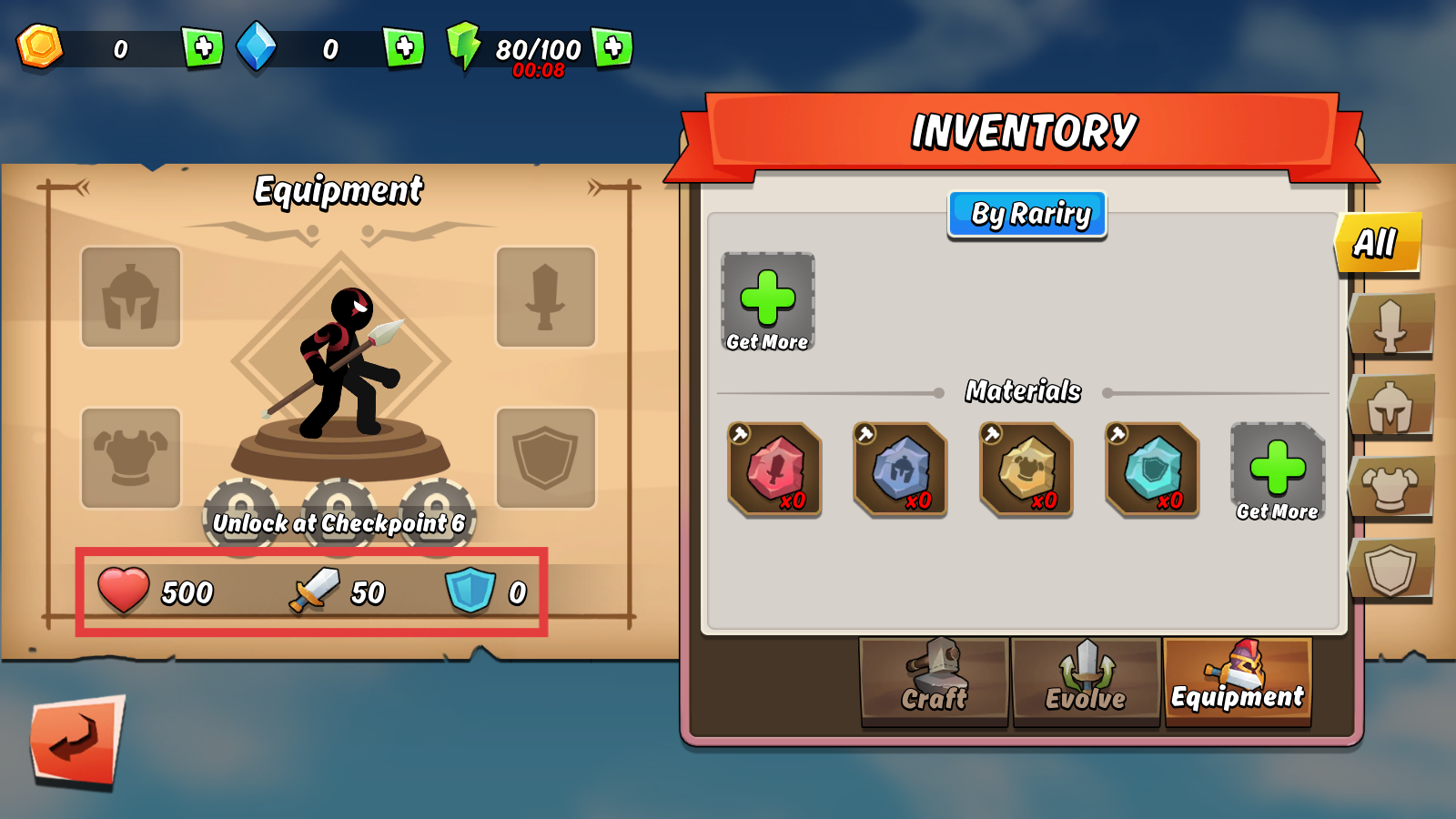The width and height of the screenshot is (1456, 819).
Task: Open the Equipment tab at the bottom
Action: tap(1238, 681)
